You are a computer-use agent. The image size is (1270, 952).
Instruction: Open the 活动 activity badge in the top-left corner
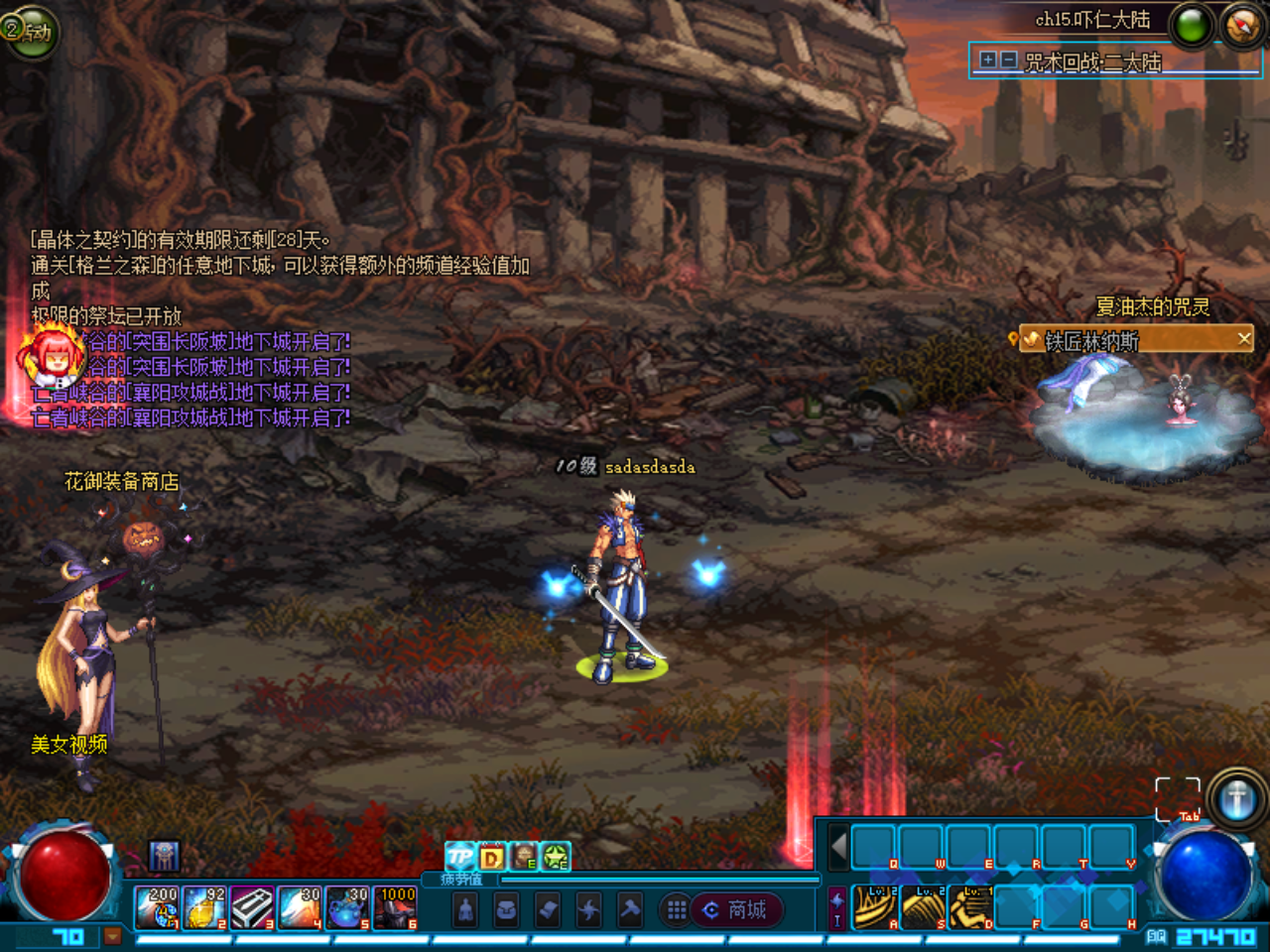[x=33, y=33]
